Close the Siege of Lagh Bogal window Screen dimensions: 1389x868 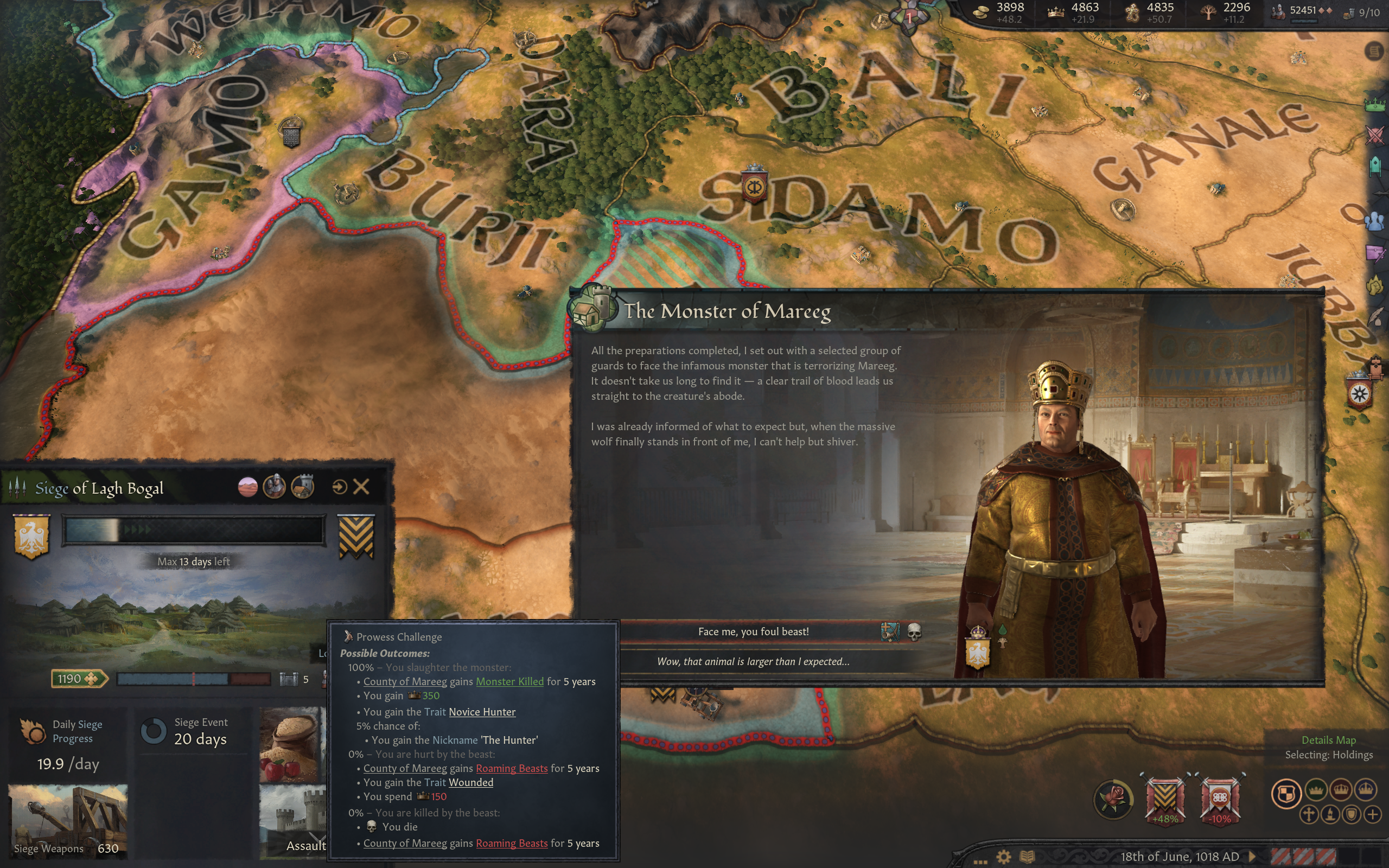tap(361, 487)
